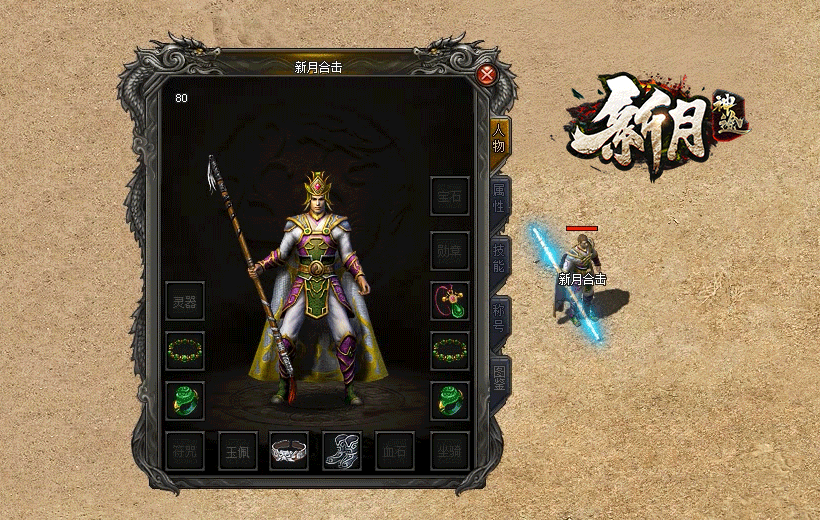Open the 属性 attributes tab

tap(499, 197)
